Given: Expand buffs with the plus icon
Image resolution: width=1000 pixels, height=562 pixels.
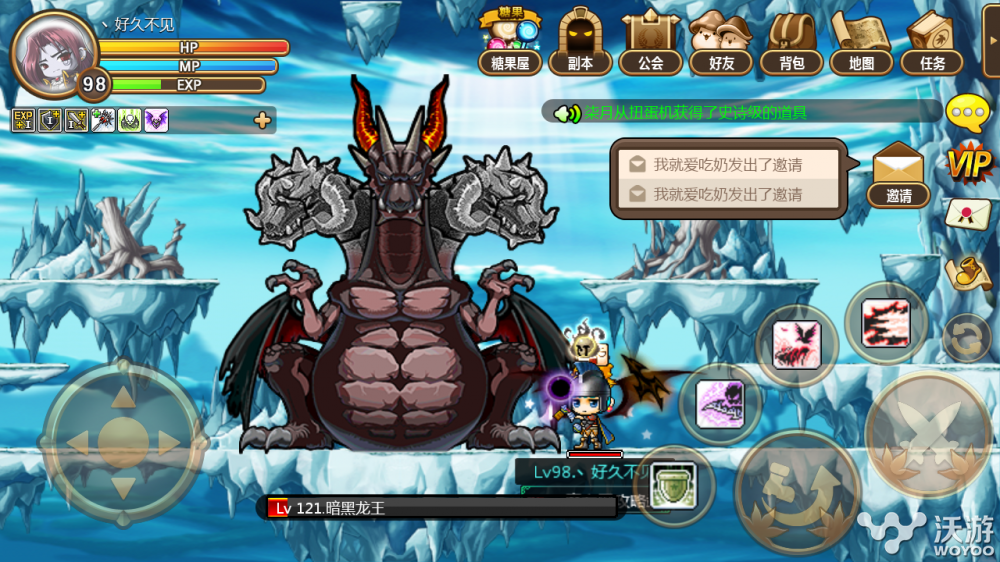Looking at the screenshot, I should [262, 121].
